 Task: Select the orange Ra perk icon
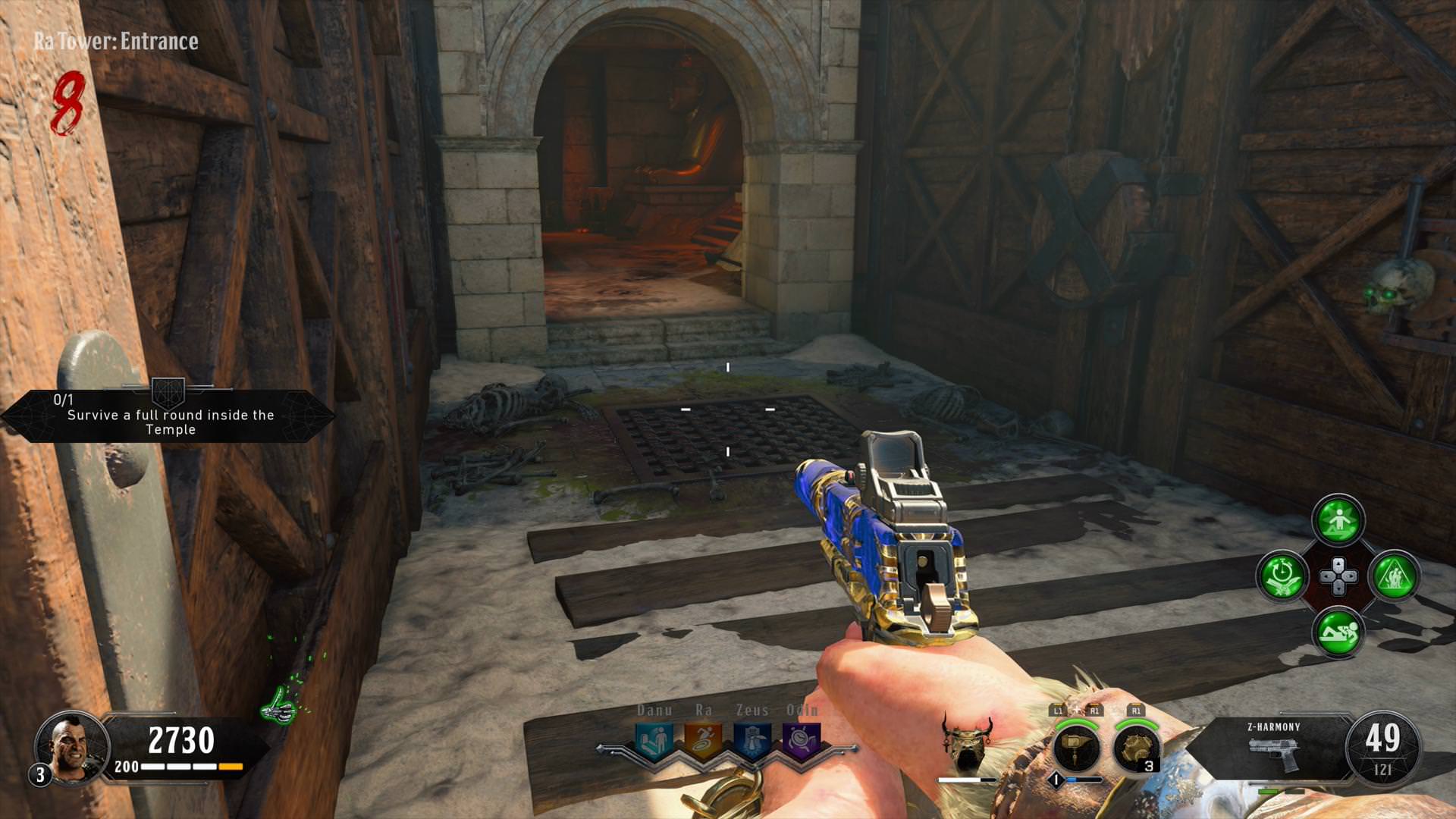pyautogui.click(x=703, y=741)
